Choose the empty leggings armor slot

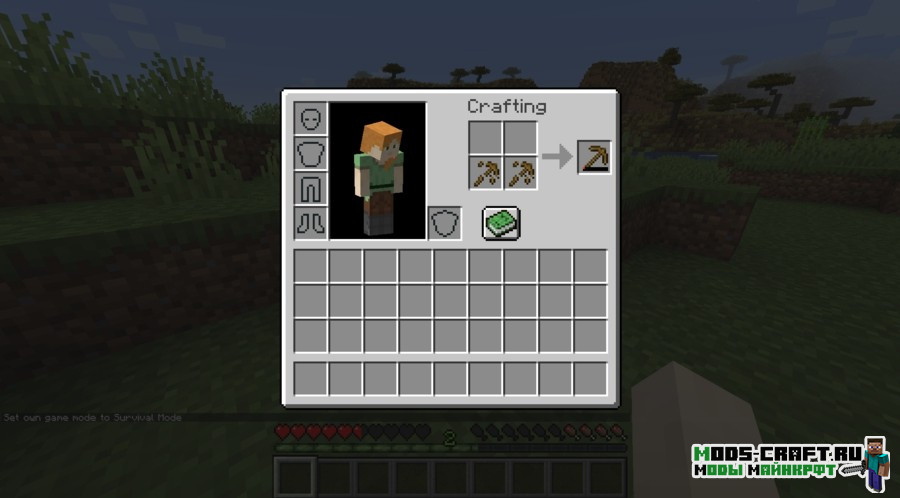click(x=311, y=188)
